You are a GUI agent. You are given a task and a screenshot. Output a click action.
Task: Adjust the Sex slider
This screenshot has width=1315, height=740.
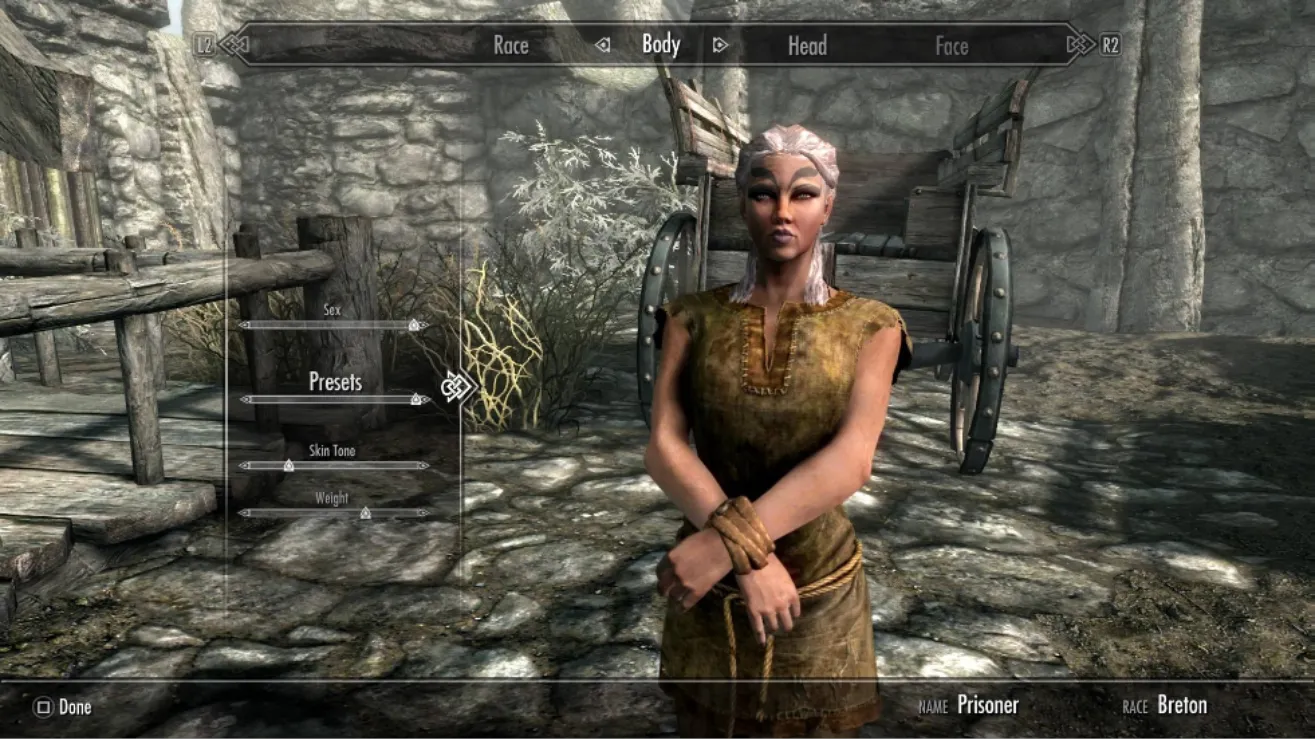coord(334,325)
